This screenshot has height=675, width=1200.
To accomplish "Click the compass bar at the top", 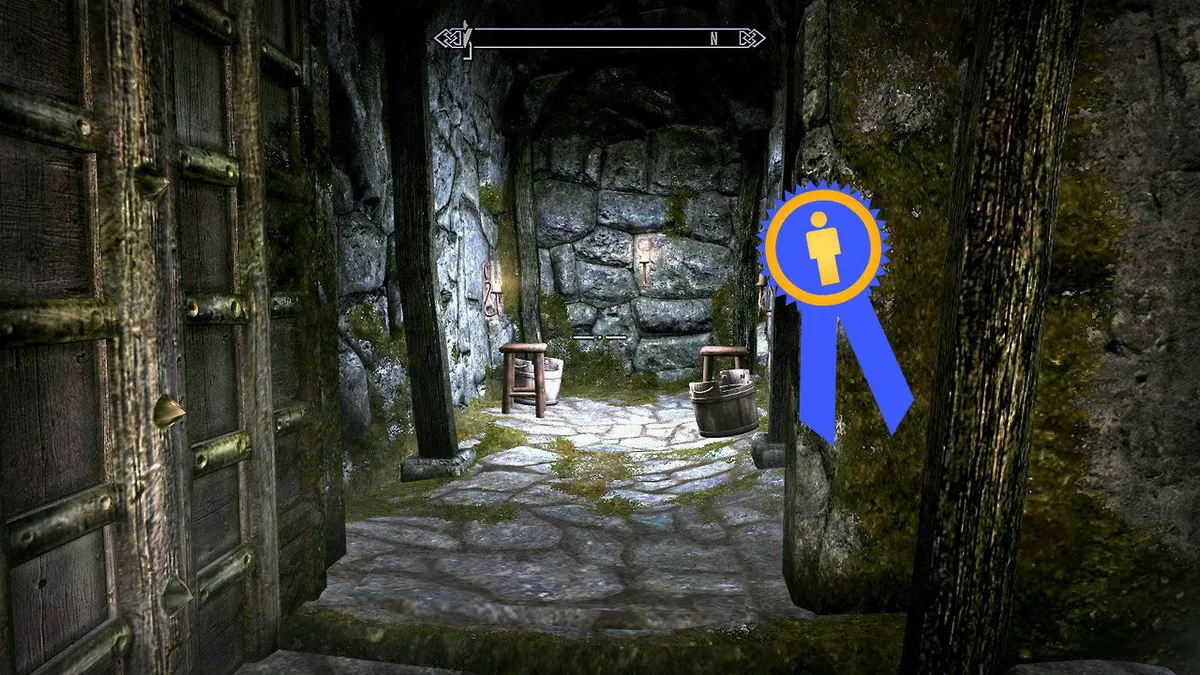I will click(x=600, y=39).
